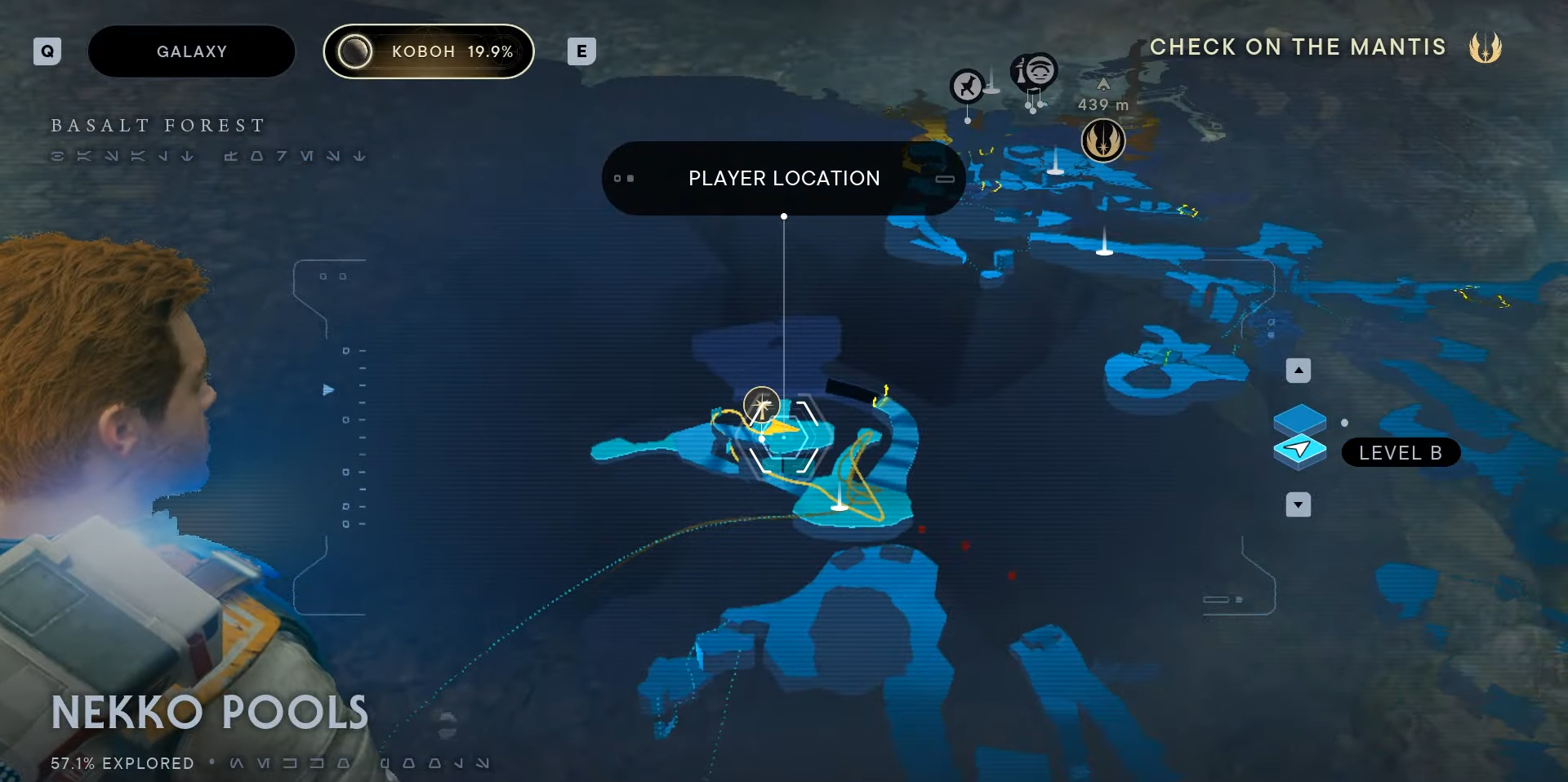Go up one map level
The image size is (1568, 782).
1298,371
